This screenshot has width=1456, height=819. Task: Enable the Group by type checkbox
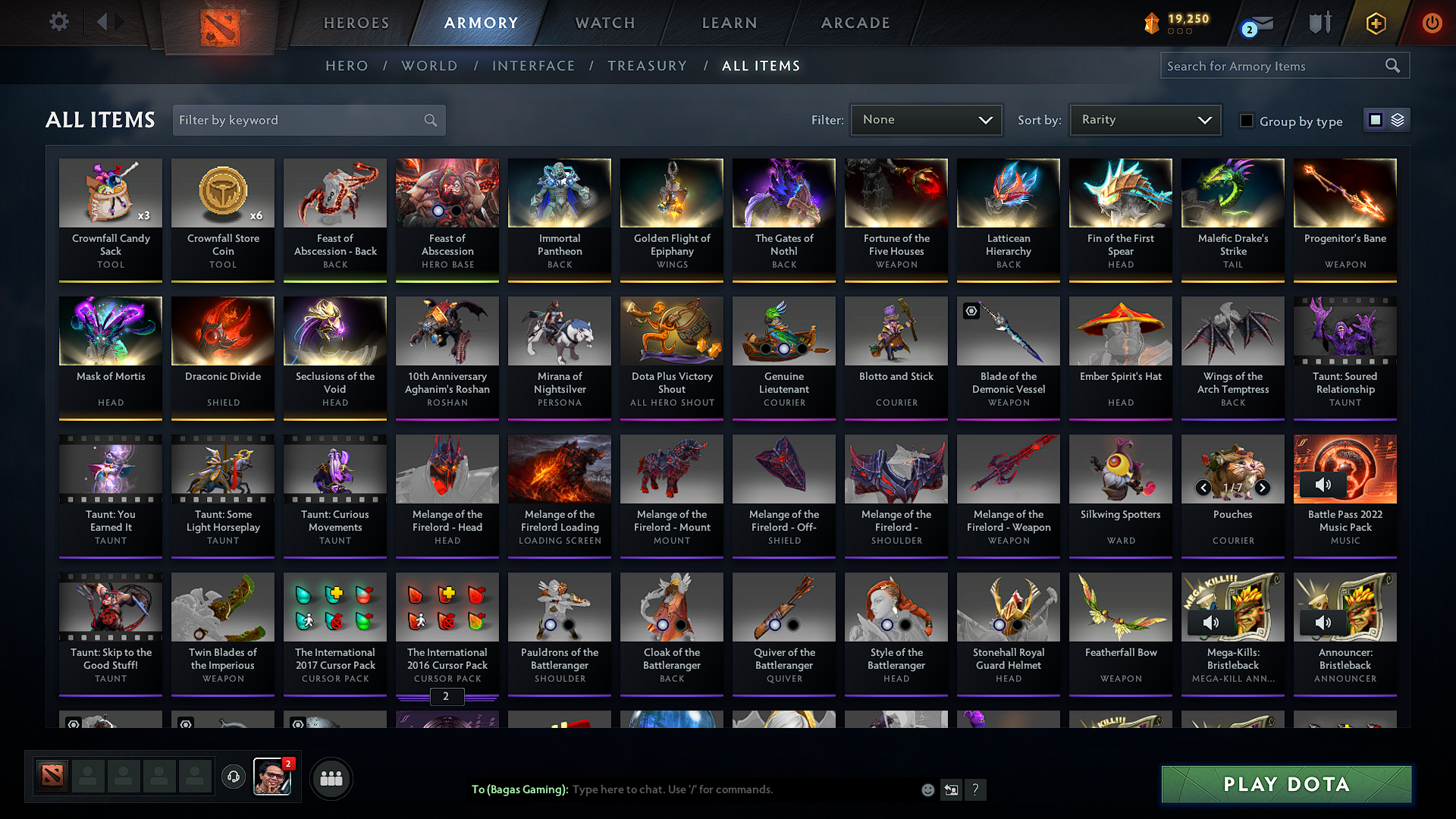[1247, 121]
